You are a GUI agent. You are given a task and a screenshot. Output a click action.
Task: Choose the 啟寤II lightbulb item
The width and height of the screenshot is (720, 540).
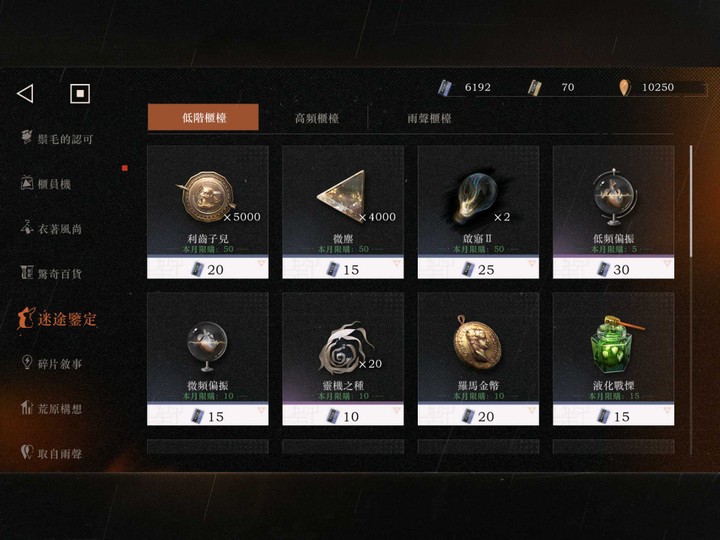click(478, 212)
